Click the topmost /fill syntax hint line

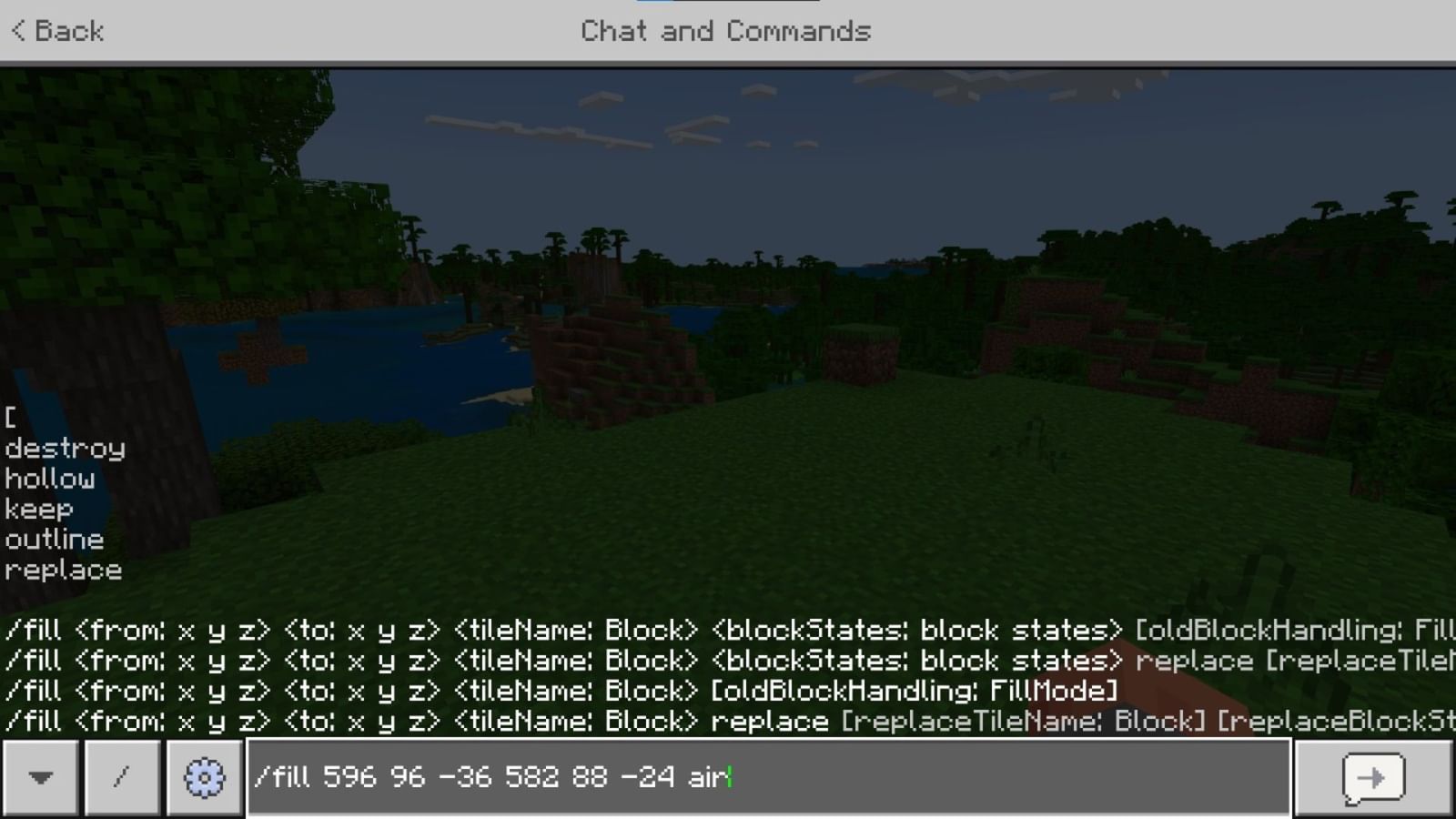637,629
